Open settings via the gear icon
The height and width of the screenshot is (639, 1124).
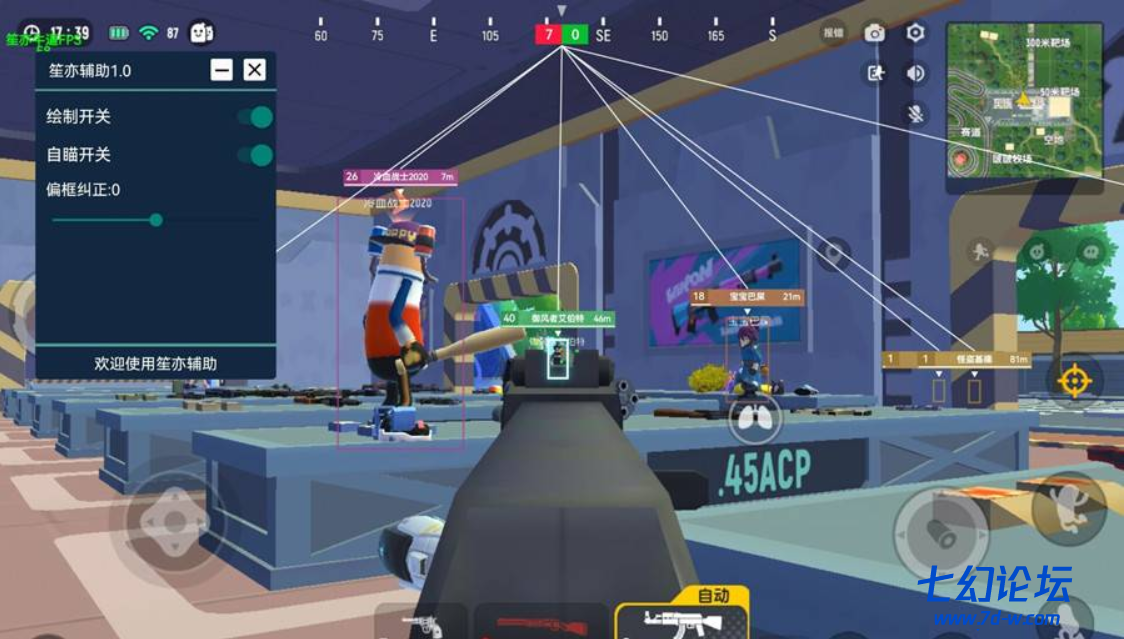click(x=915, y=33)
